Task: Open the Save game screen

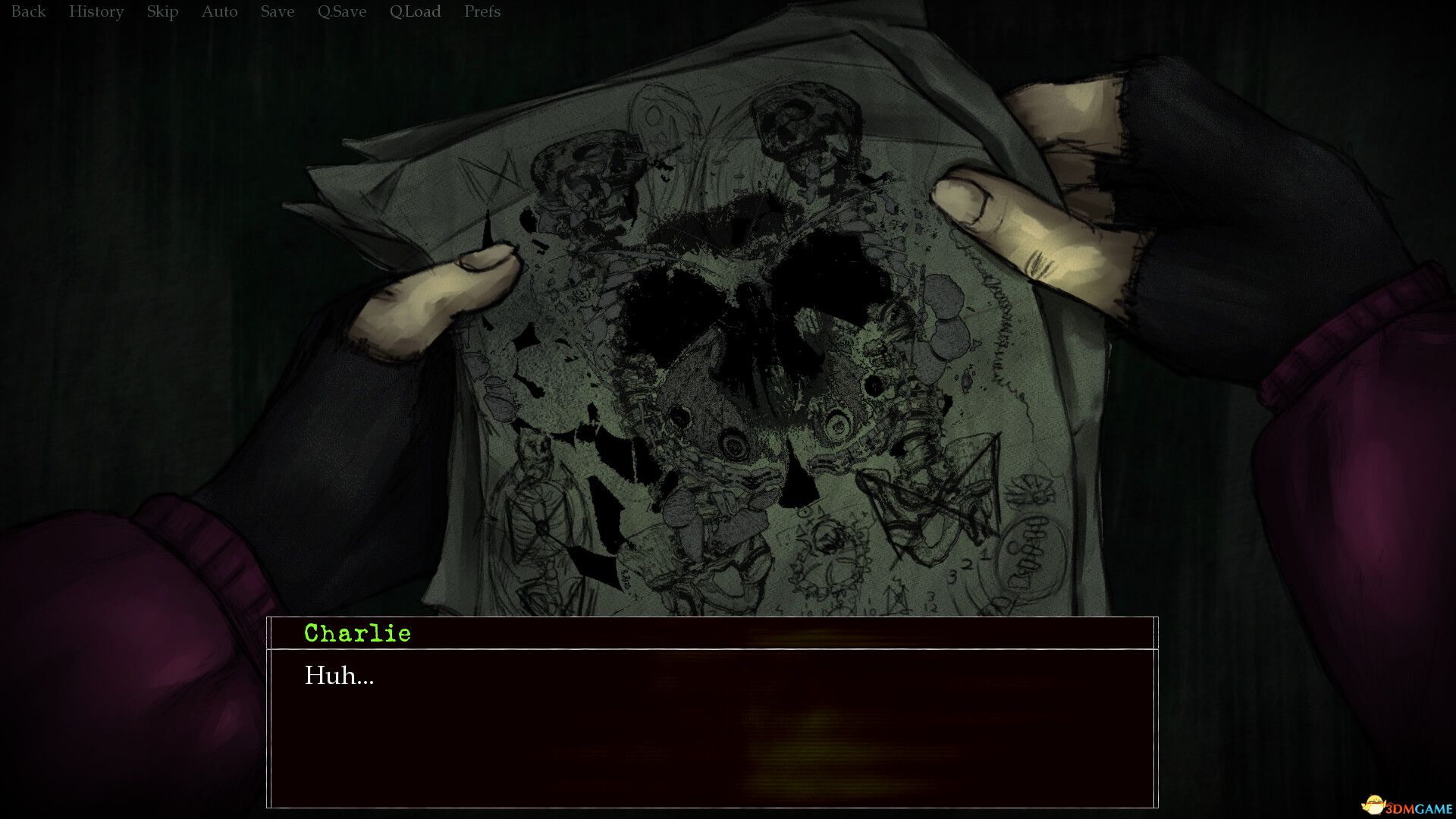Action: tap(277, 11)
